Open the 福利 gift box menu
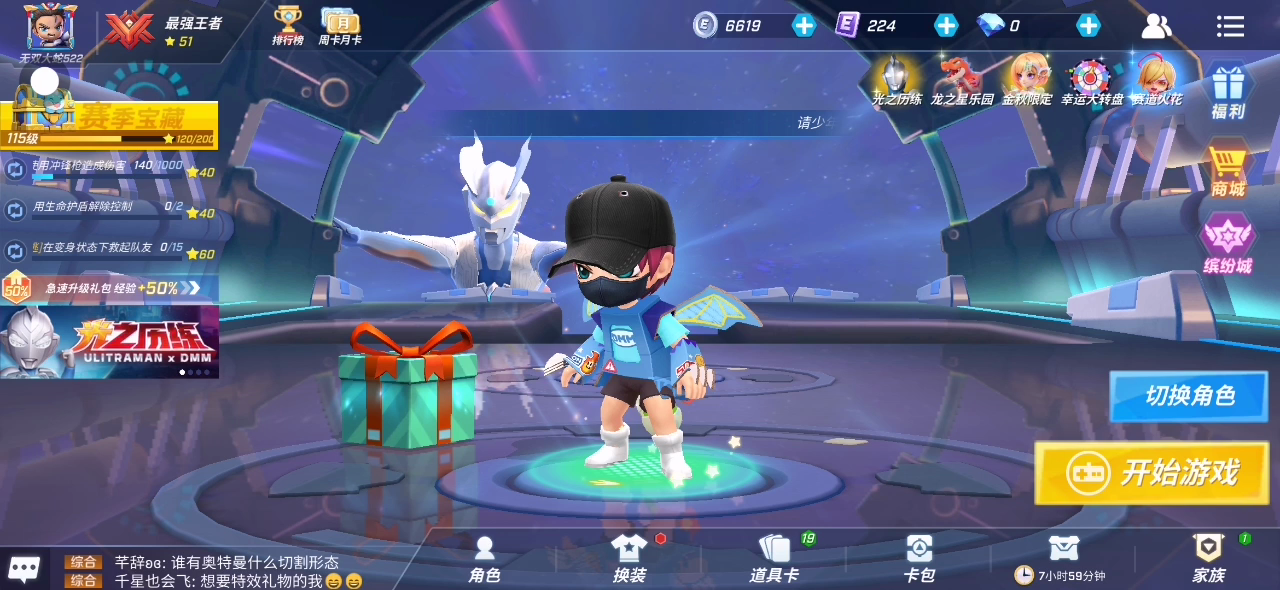 [x=1228, y=91]
